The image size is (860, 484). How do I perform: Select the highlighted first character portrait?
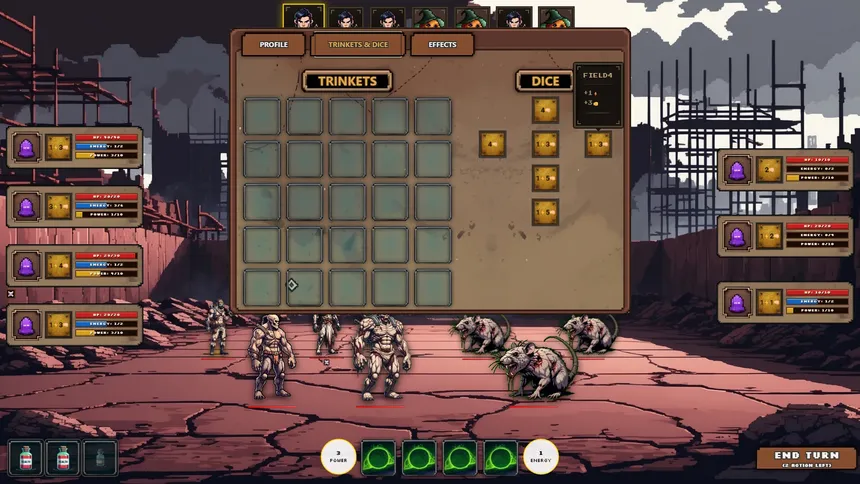(x=303, y=17)
